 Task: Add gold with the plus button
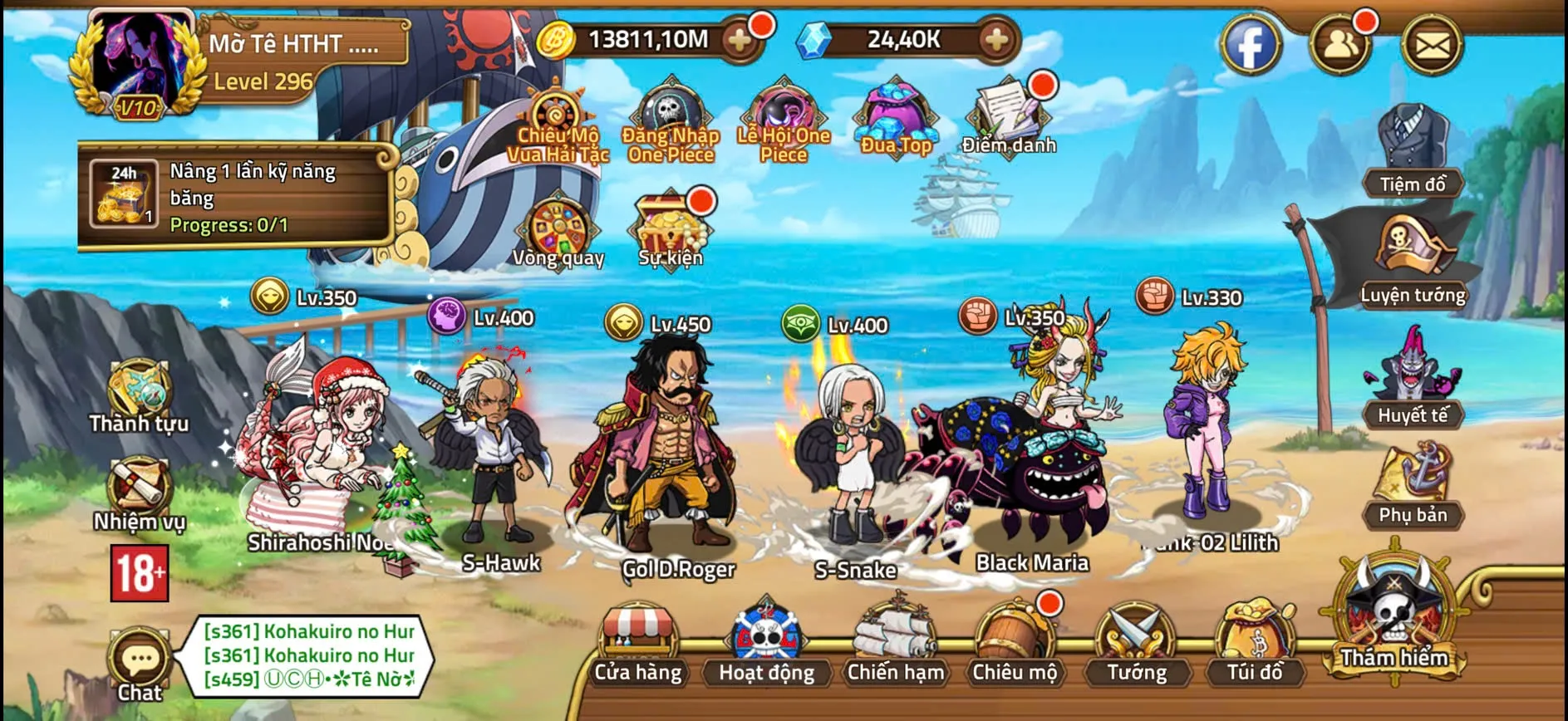735,37
